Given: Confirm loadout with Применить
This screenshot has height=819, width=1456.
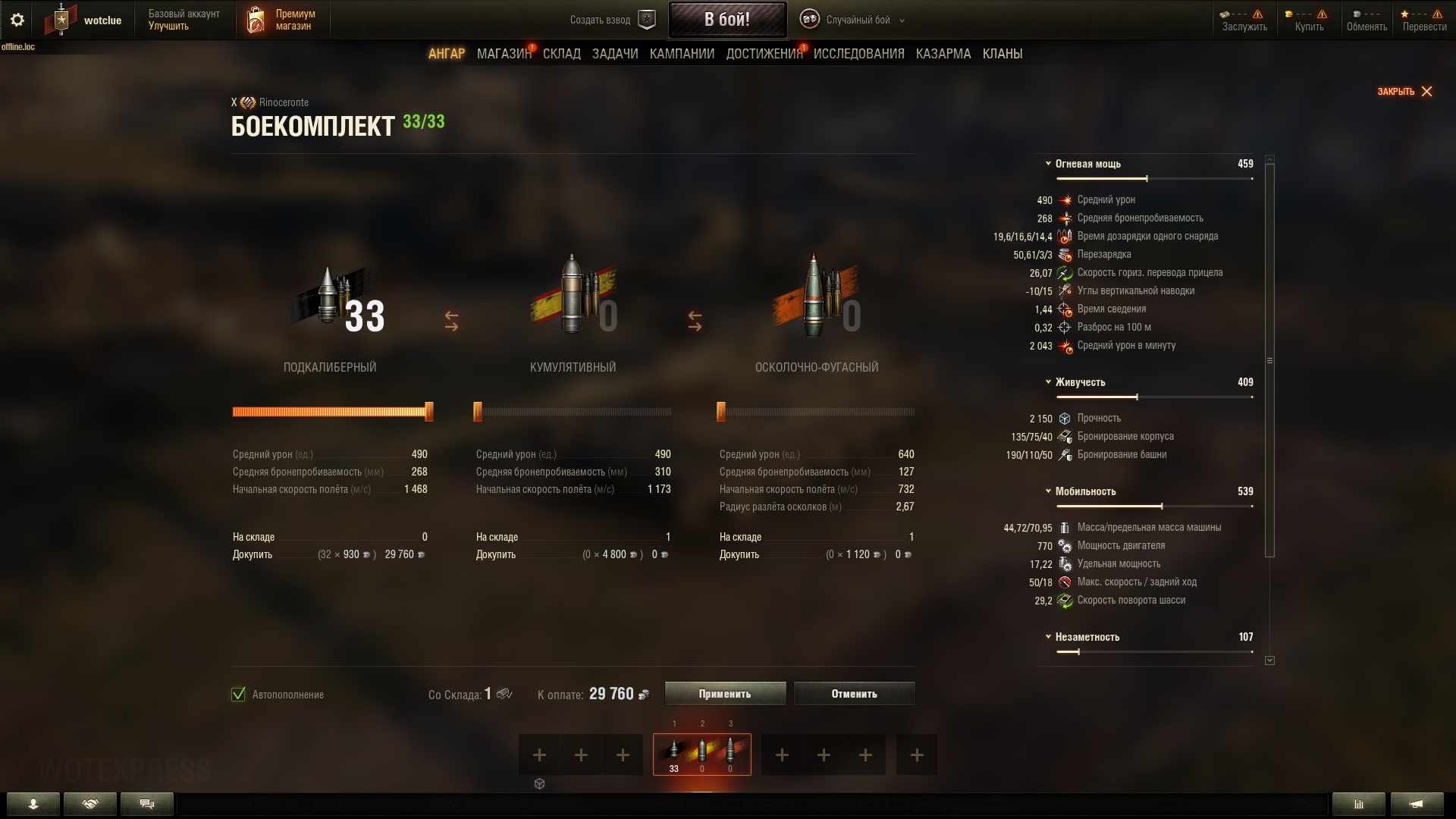Looking at the screenshot, I should coord(725,694).
